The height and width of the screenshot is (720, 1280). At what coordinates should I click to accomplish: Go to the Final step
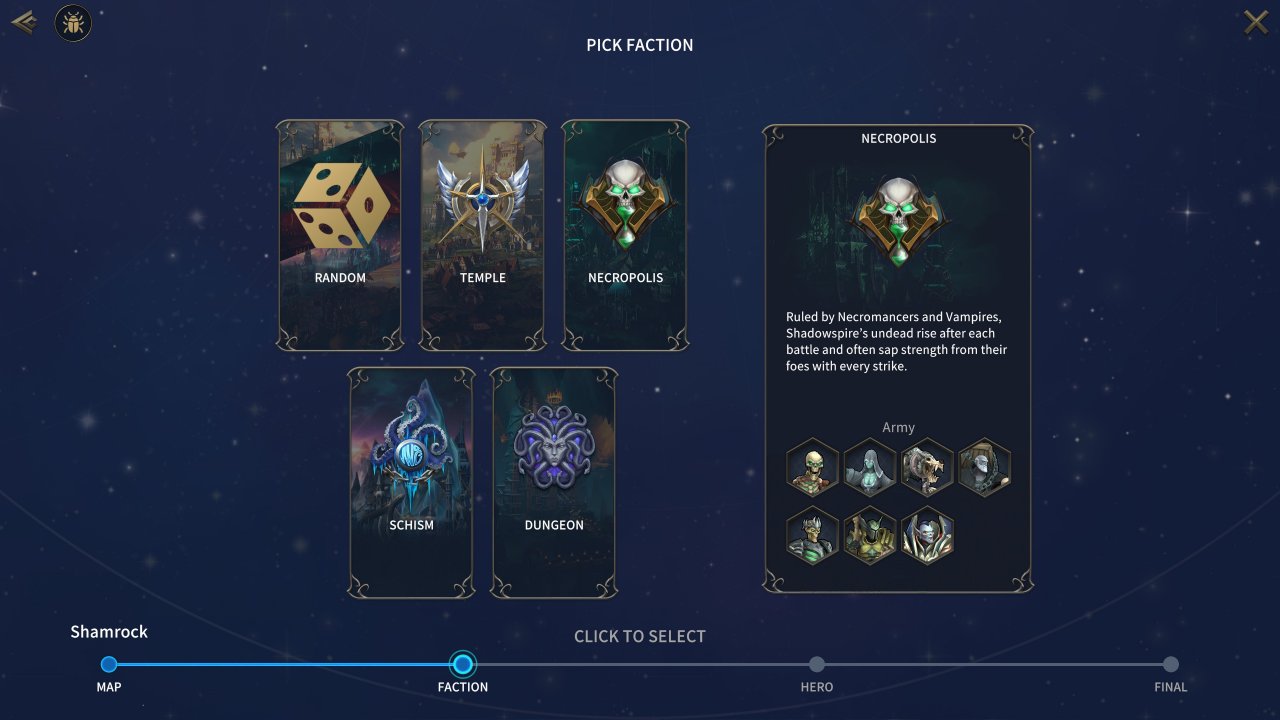[x=1171, y=665]
